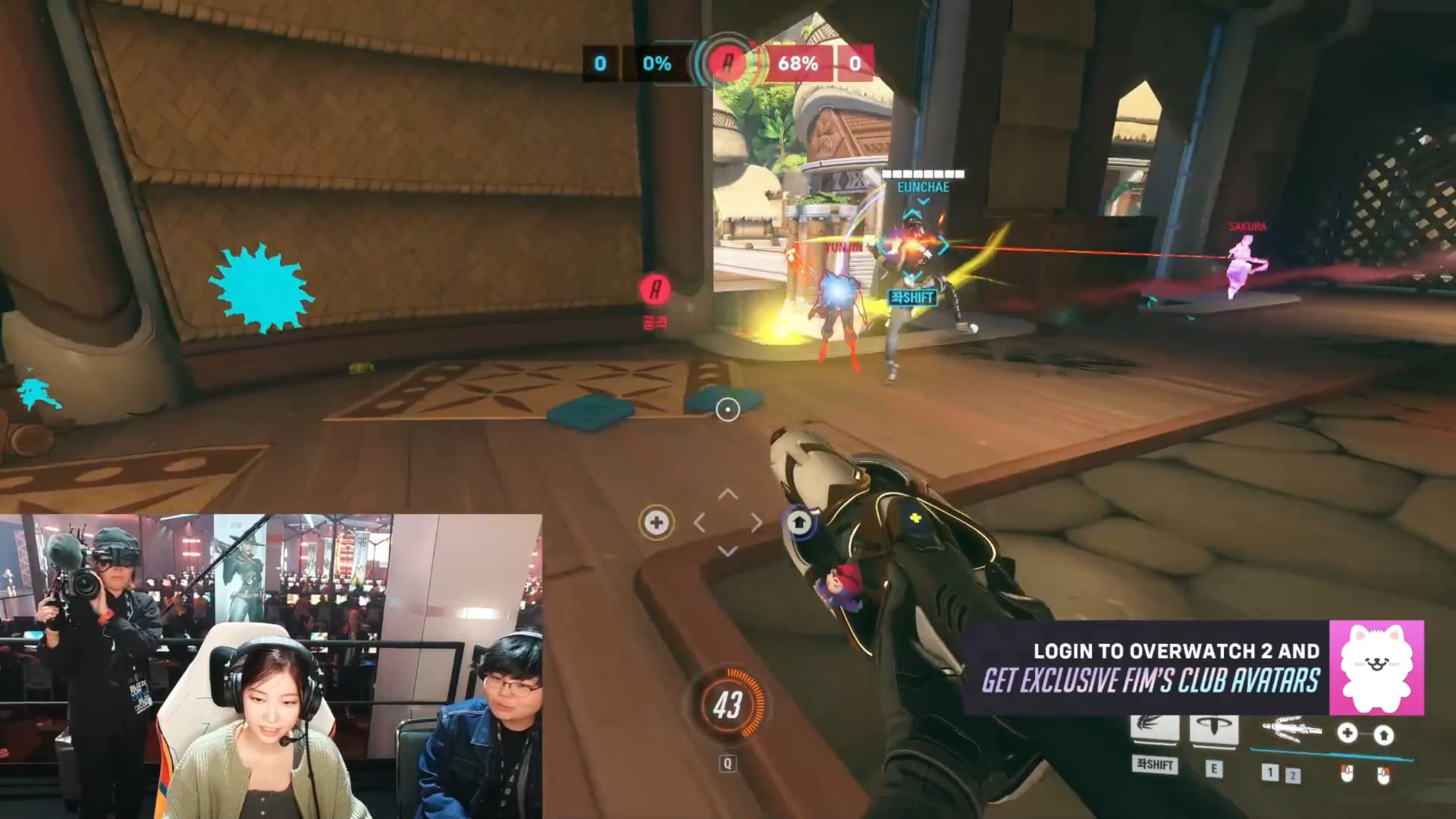Click the 68% enemy capture progress bar
This screenshot has height=819, width=1456.
pos(796,64)
